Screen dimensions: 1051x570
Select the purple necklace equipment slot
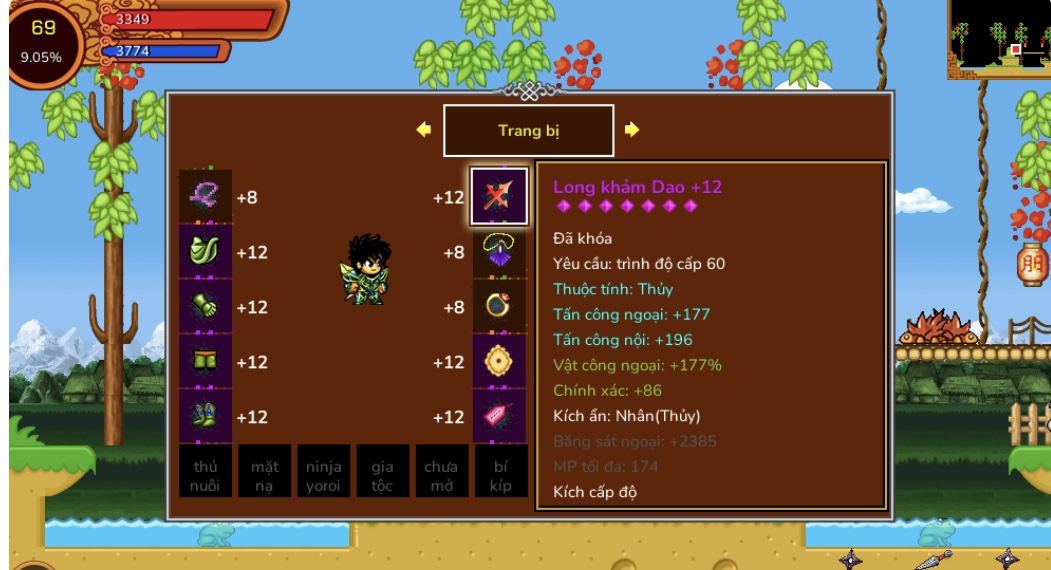(x=499, y=252)
